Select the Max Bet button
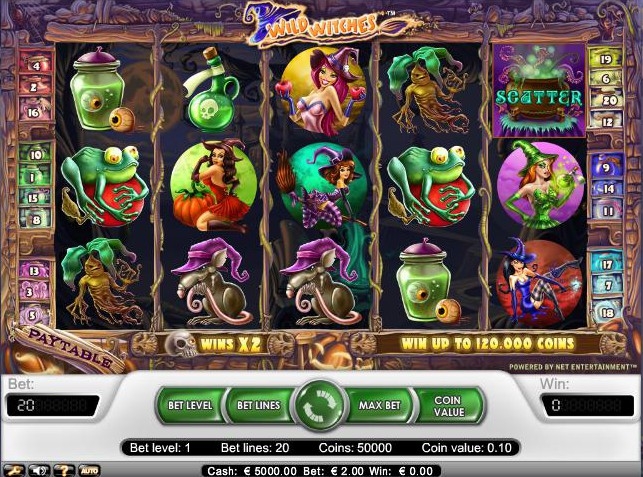Viewport: 643px width, 477px height. pos(379,406)
